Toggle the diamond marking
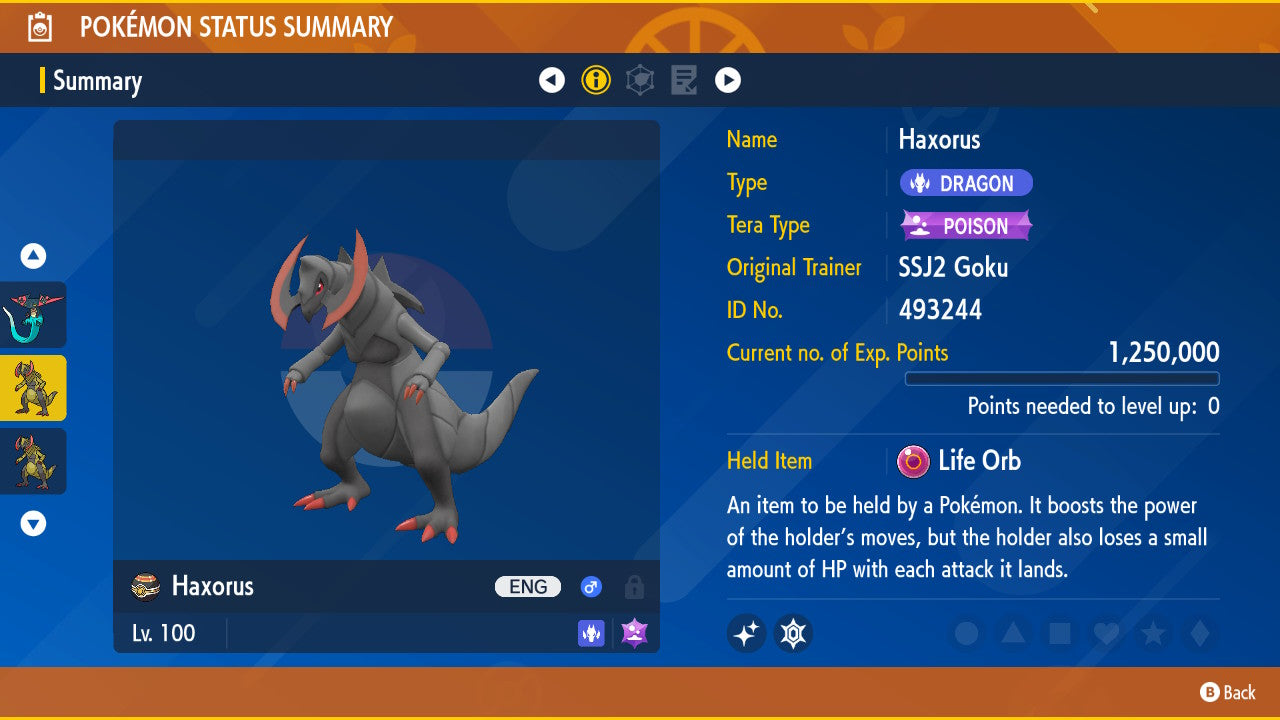1280x720 pixels. tap(1199, 633)
